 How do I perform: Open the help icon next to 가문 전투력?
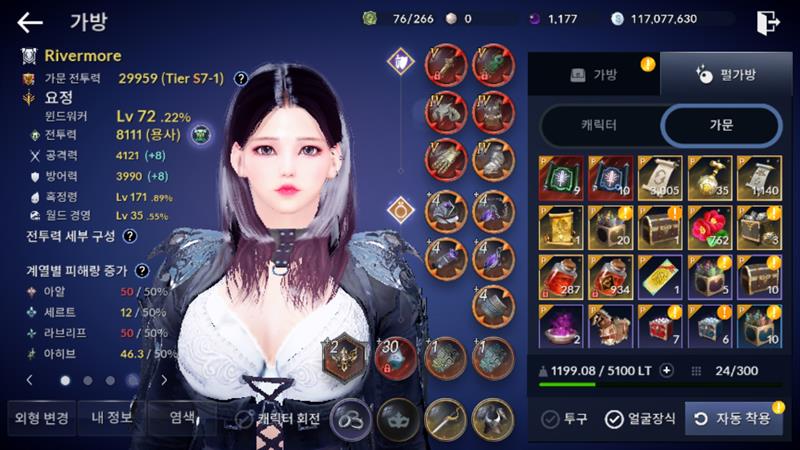pos(241,77)
